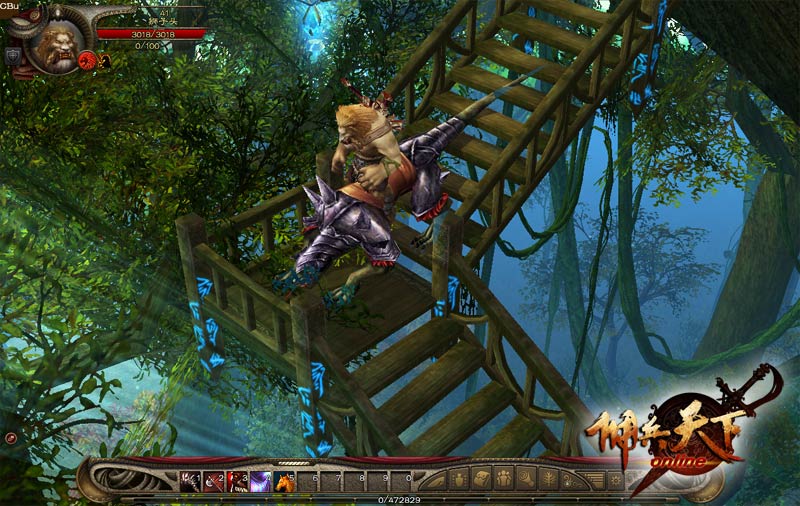Screen dimensions: 800x506
Task: Cast the purple glowing skill in hotbar
Action: pos(261,481)
